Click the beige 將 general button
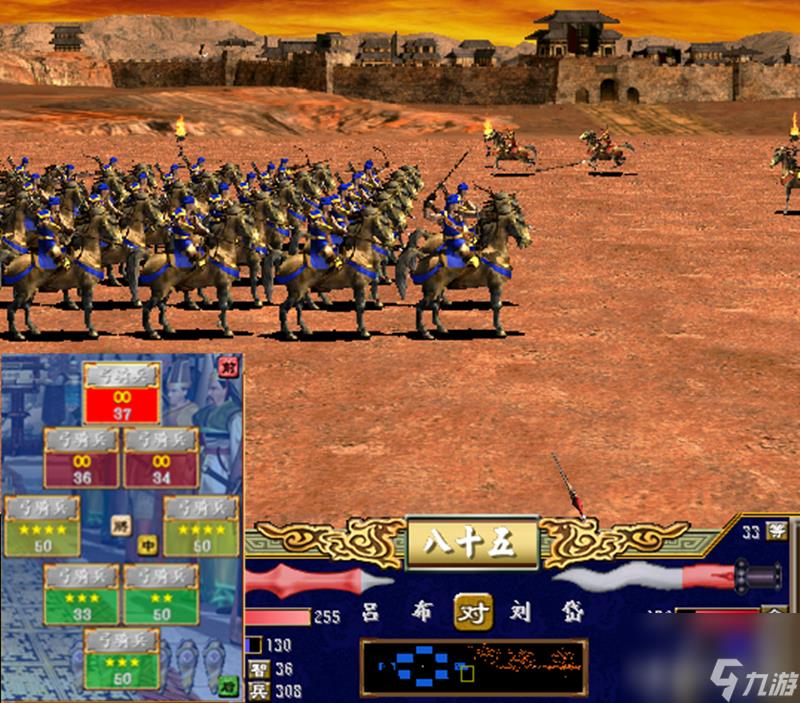The height and width of the screenshot is (703, 800). [x=120, y=523]
